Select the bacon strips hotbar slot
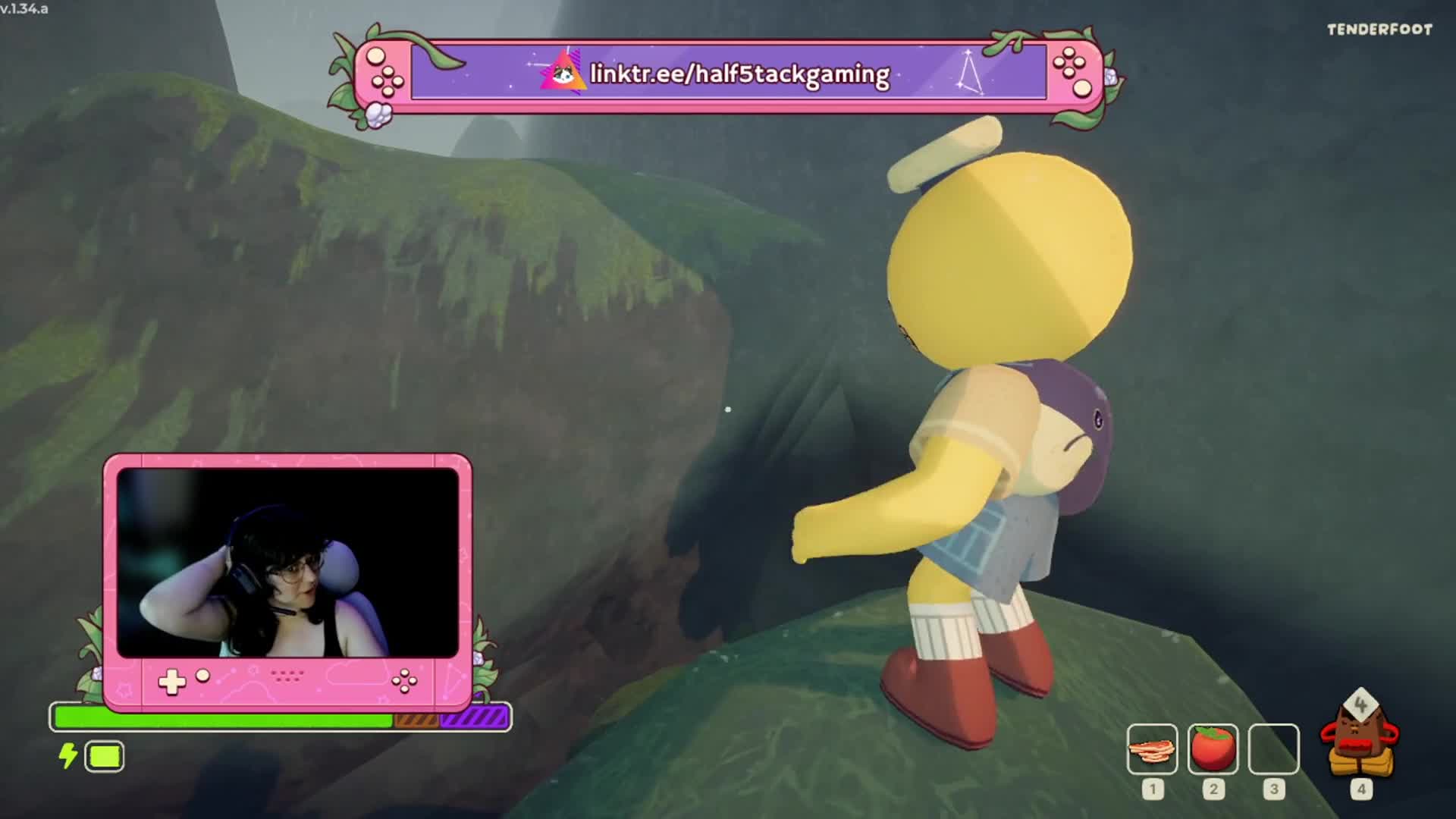 tap(1152, 749)
